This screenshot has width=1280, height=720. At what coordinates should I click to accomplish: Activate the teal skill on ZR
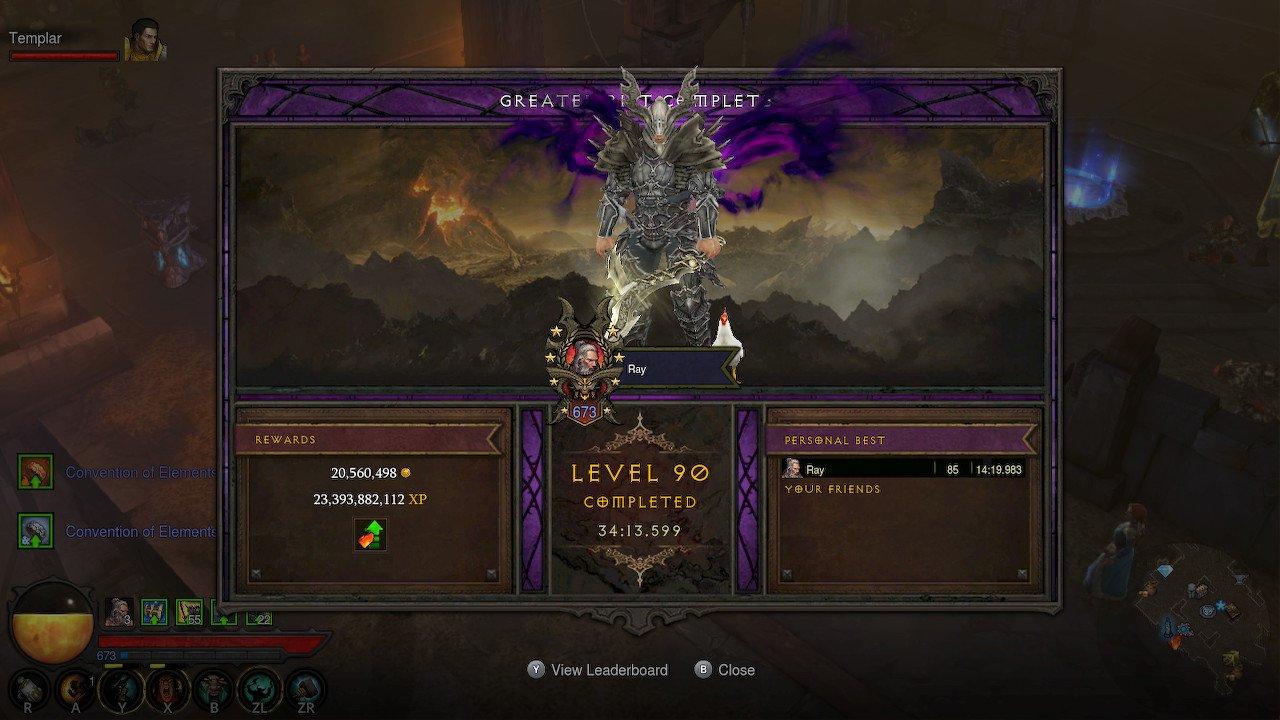305,688
